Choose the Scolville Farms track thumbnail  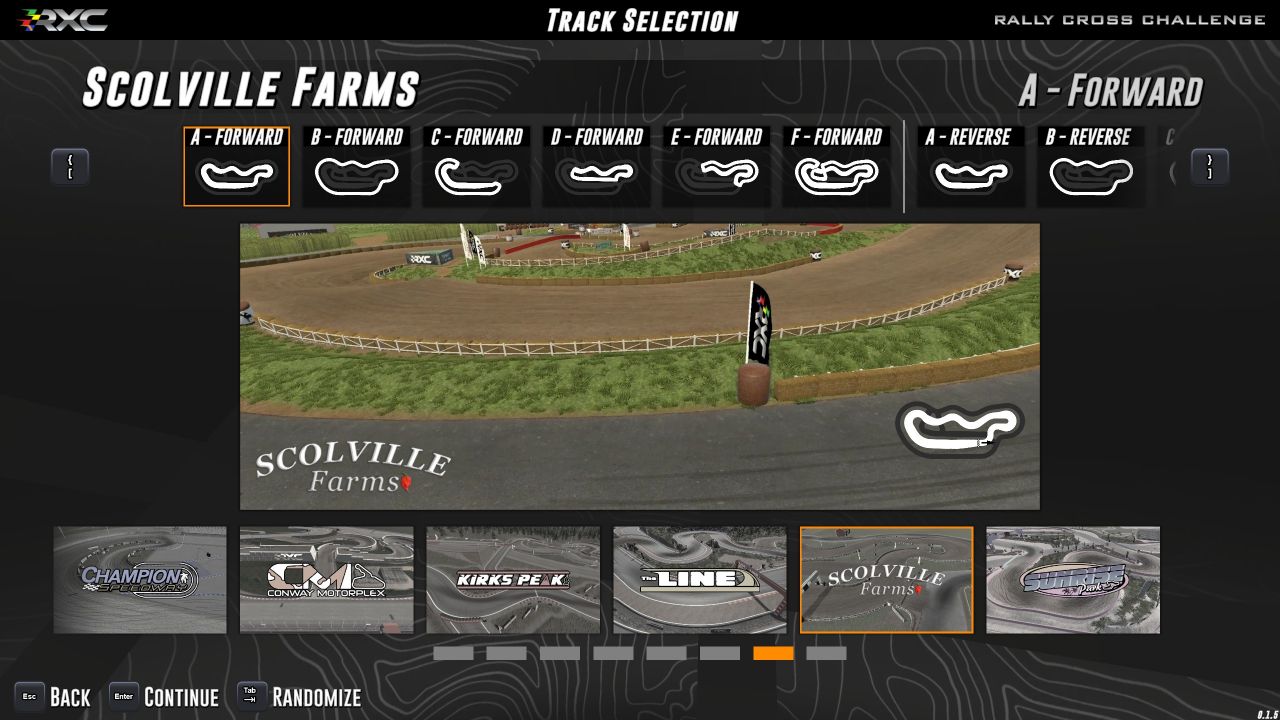886,580
